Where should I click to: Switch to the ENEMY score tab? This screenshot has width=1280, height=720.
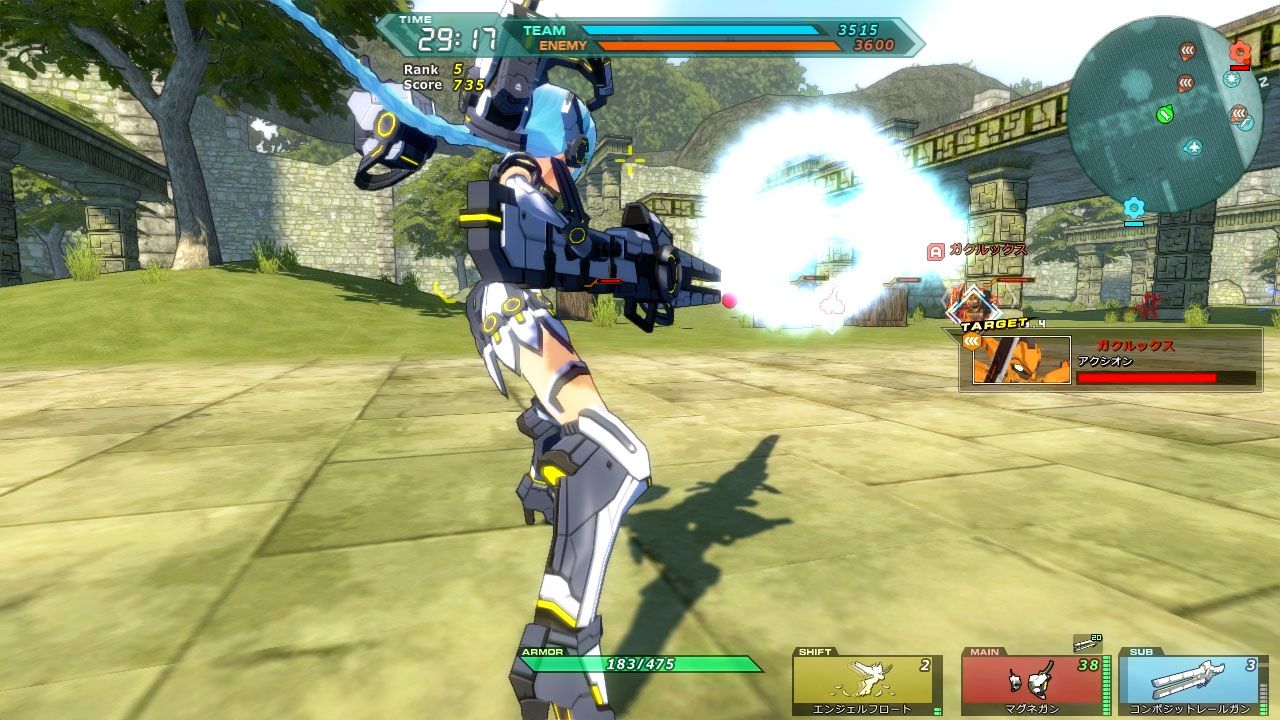click(560, 45)
